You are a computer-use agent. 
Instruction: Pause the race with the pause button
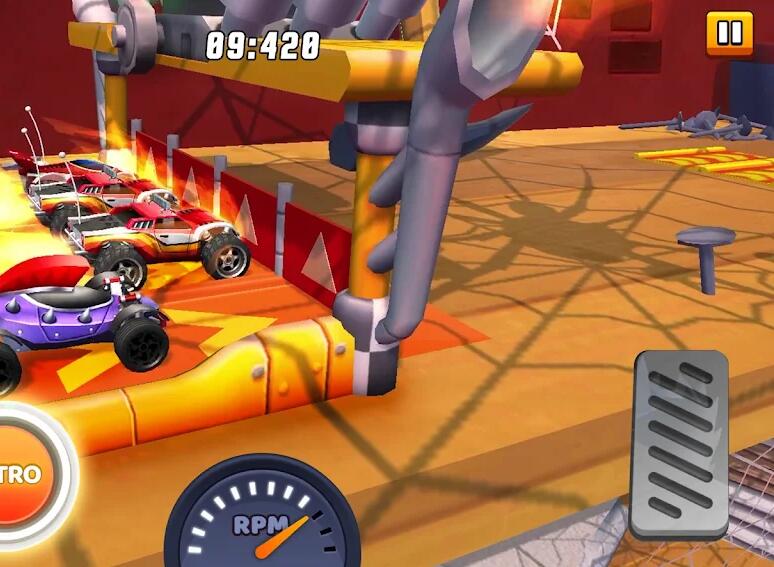coord(729,33)
